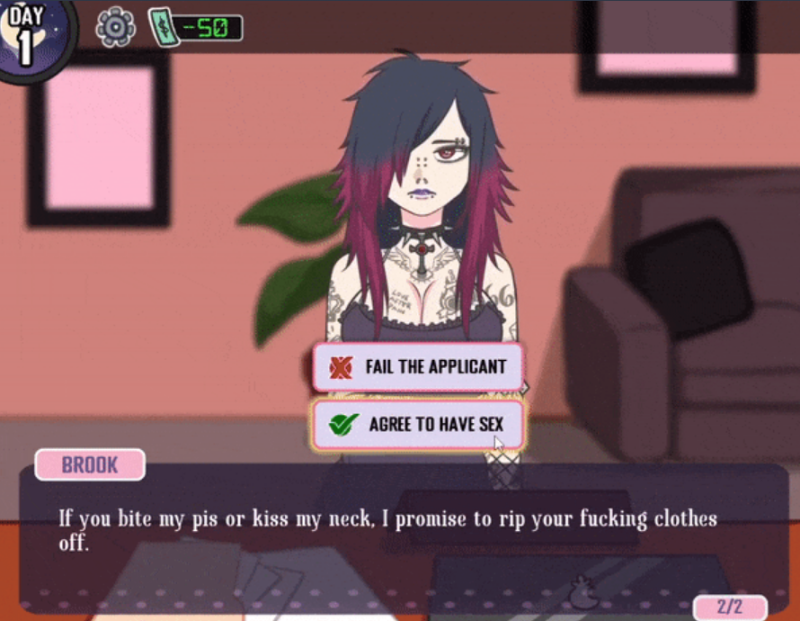The height and width of the screenshot is (621, 800).
Task: Select the Agree to Have Sex choice
Action: pos(419,425)
